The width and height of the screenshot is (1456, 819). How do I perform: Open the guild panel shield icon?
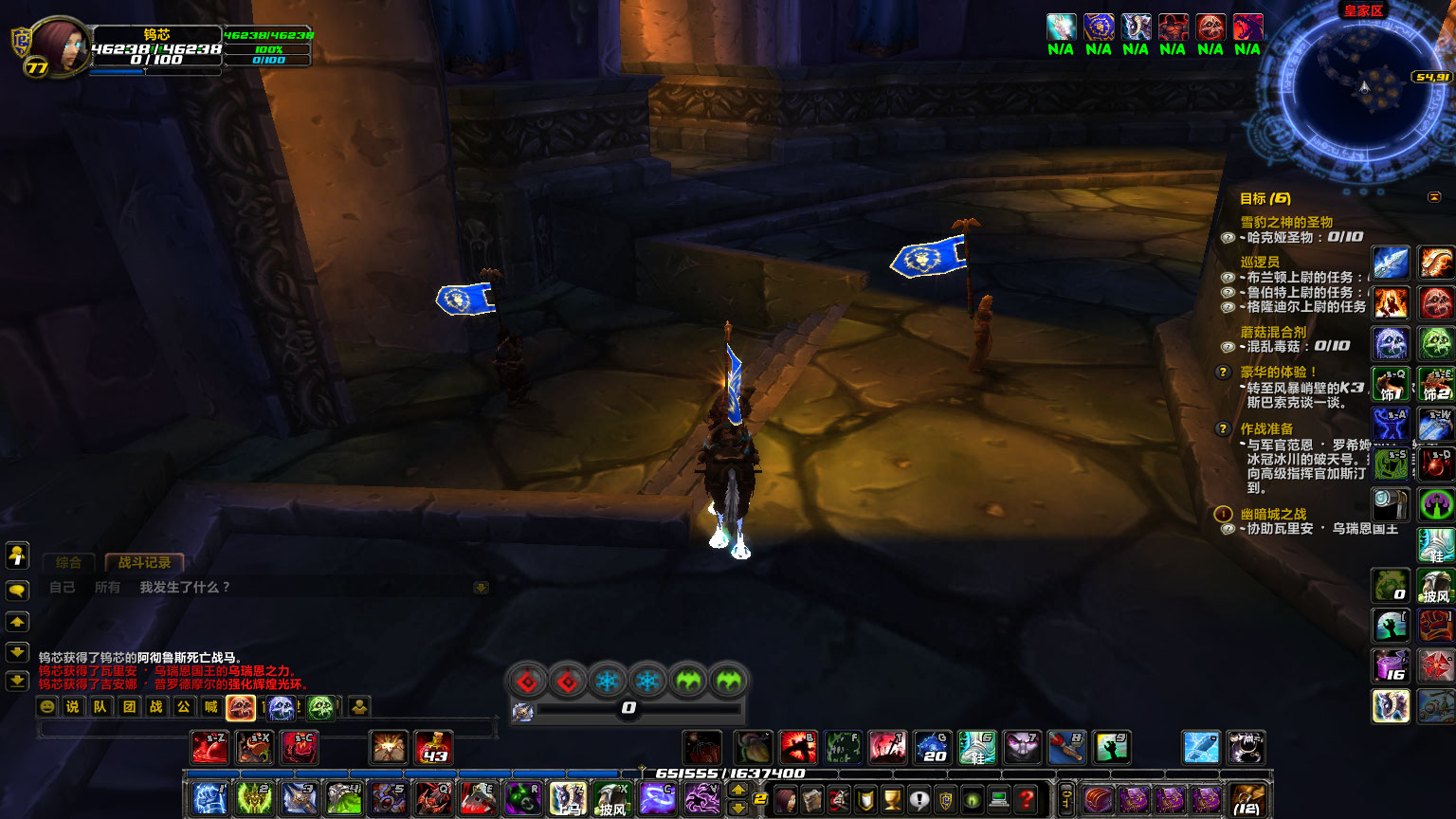pyautogui.click(x=946, y=799)
